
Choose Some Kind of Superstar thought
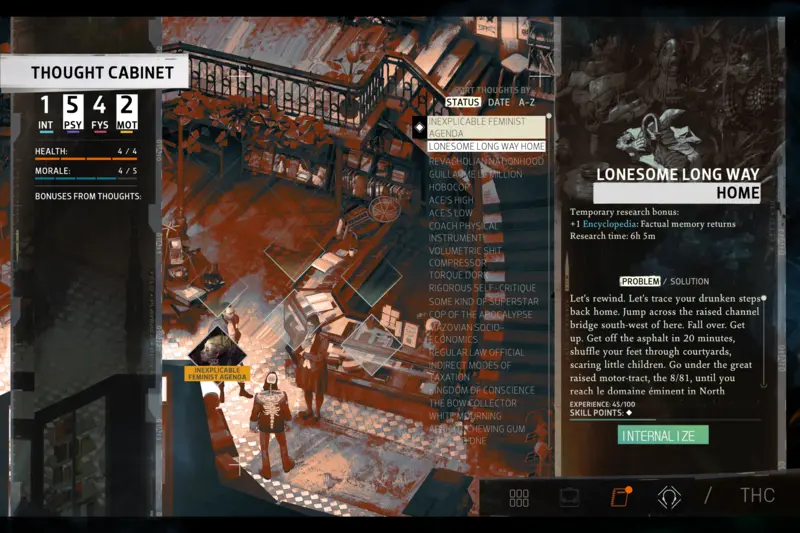[483, 301]
